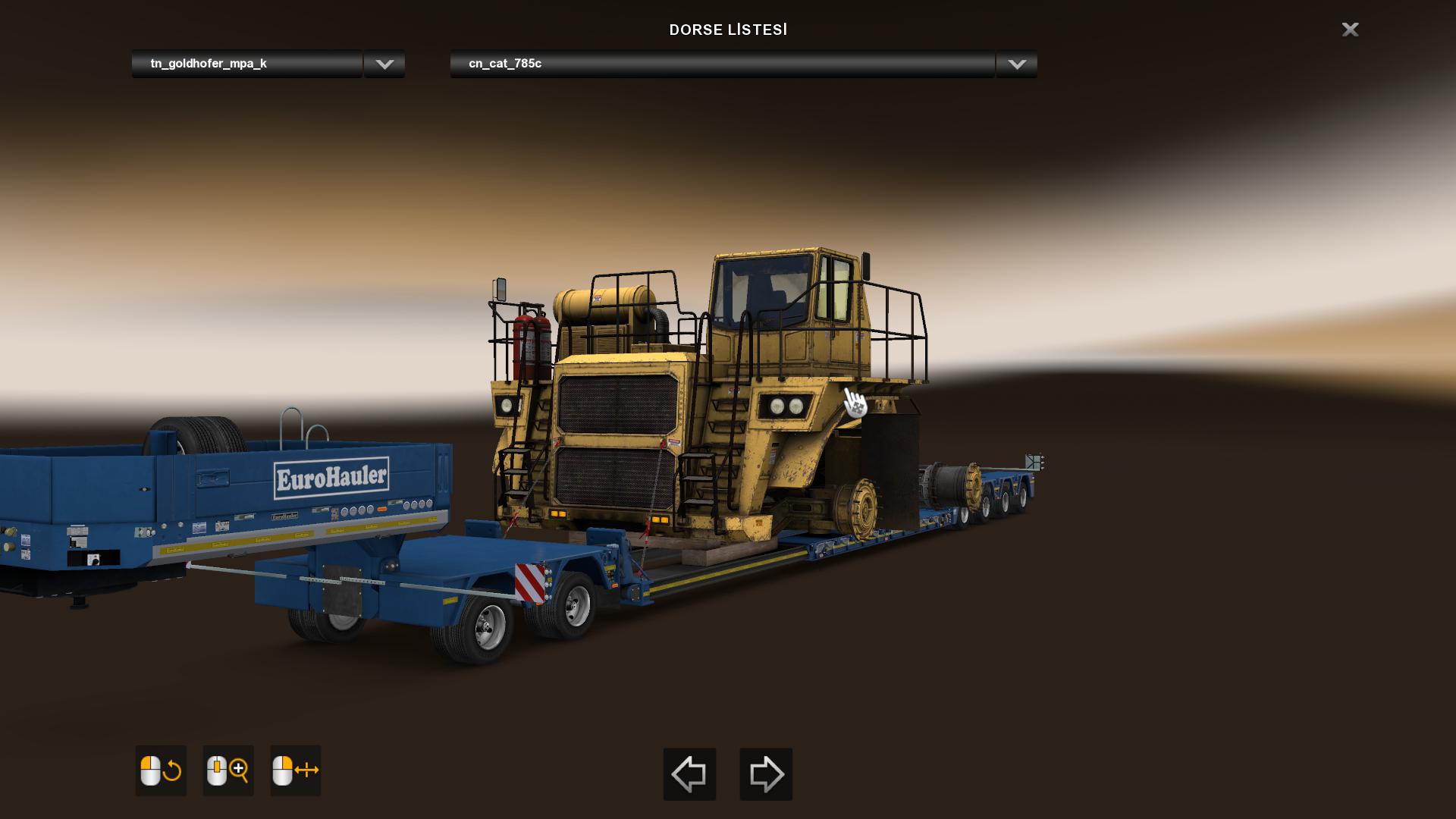
Task: Choose the mouse zoom magnifier icon
Action: coord(228,770)
